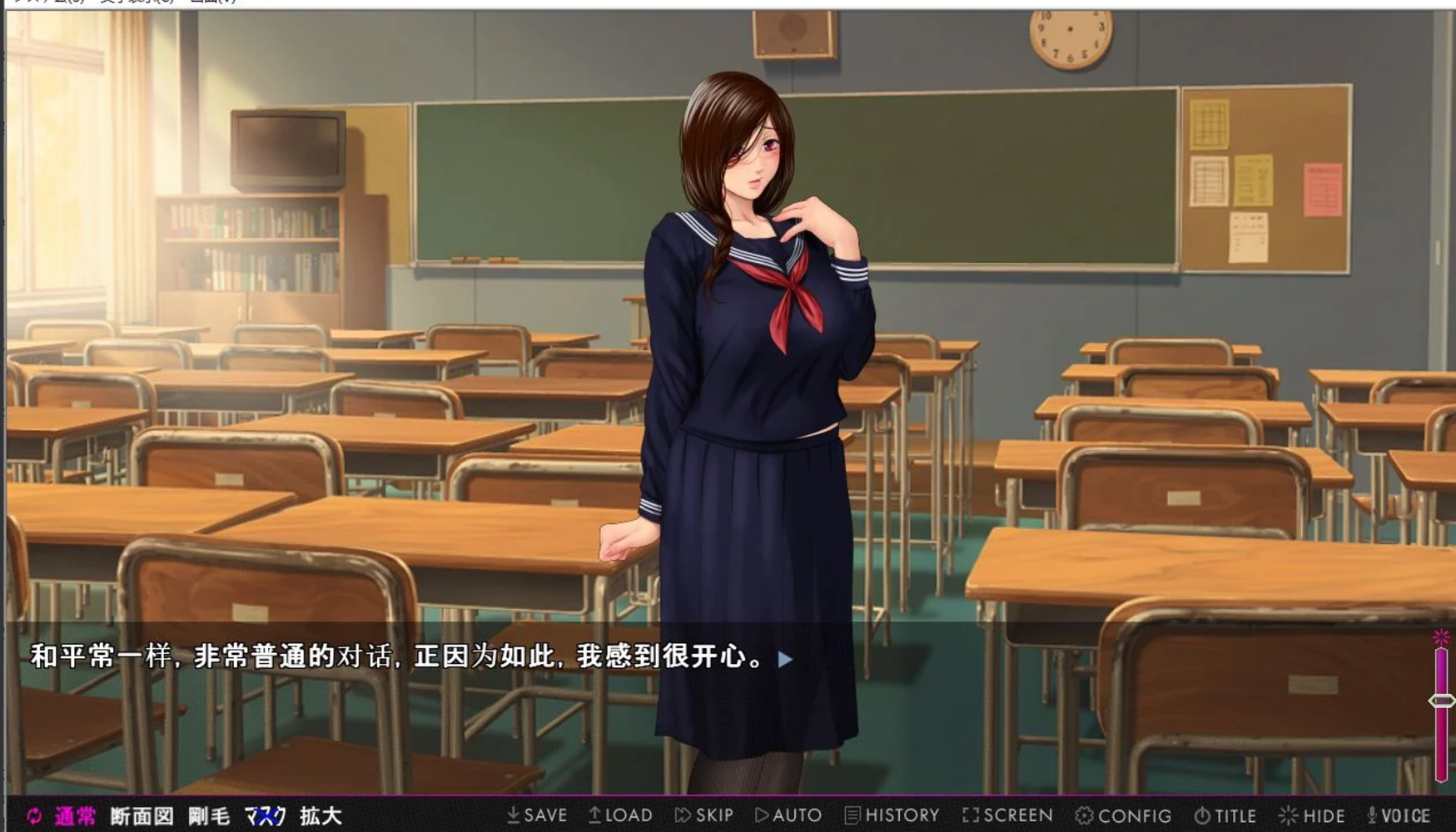Open CONFIG settings via the gear icon
This screenshot has height=832, width=1456.
pos(1086,815)
